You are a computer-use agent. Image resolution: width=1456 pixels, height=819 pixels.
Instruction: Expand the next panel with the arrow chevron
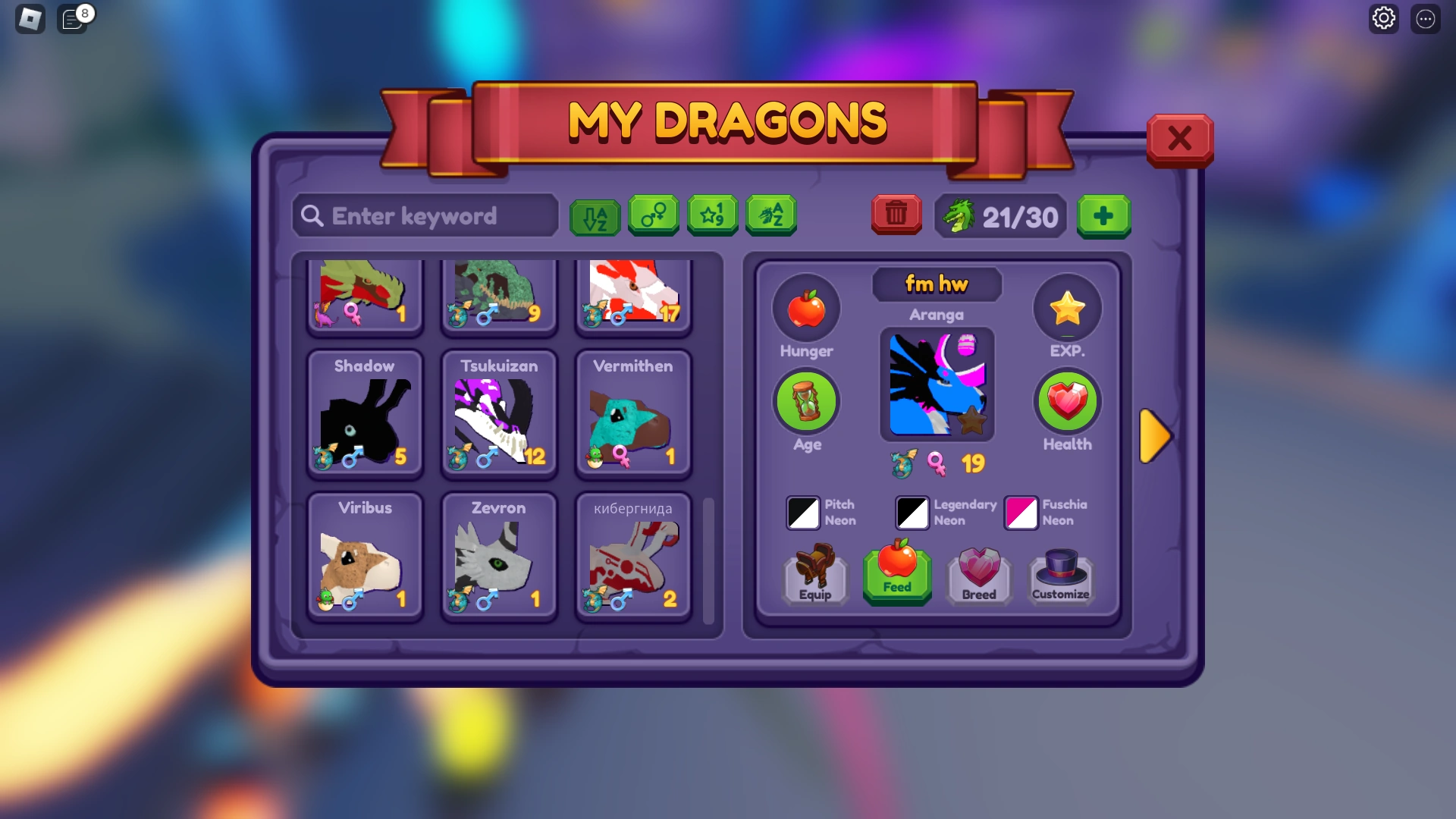[1155, 436]
